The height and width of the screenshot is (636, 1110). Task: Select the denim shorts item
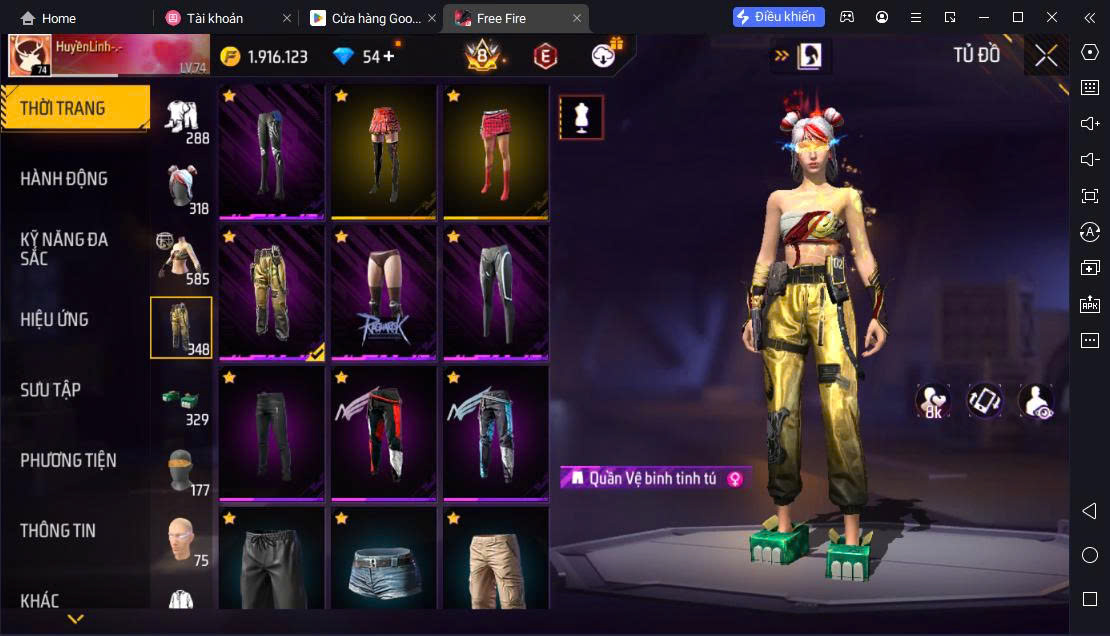(x=384, y=560)
